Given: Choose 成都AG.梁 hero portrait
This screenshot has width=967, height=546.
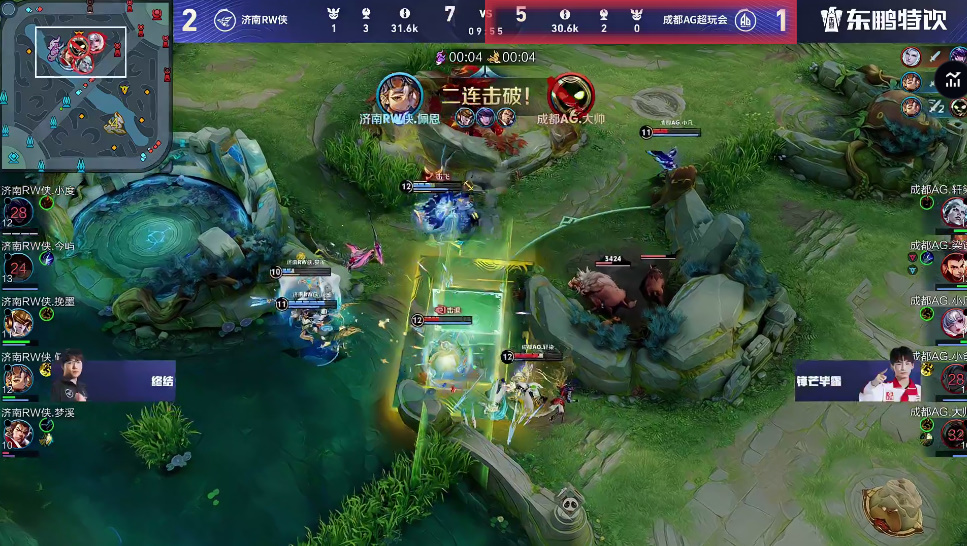Looking at the screenshot, I should [953, 266].
